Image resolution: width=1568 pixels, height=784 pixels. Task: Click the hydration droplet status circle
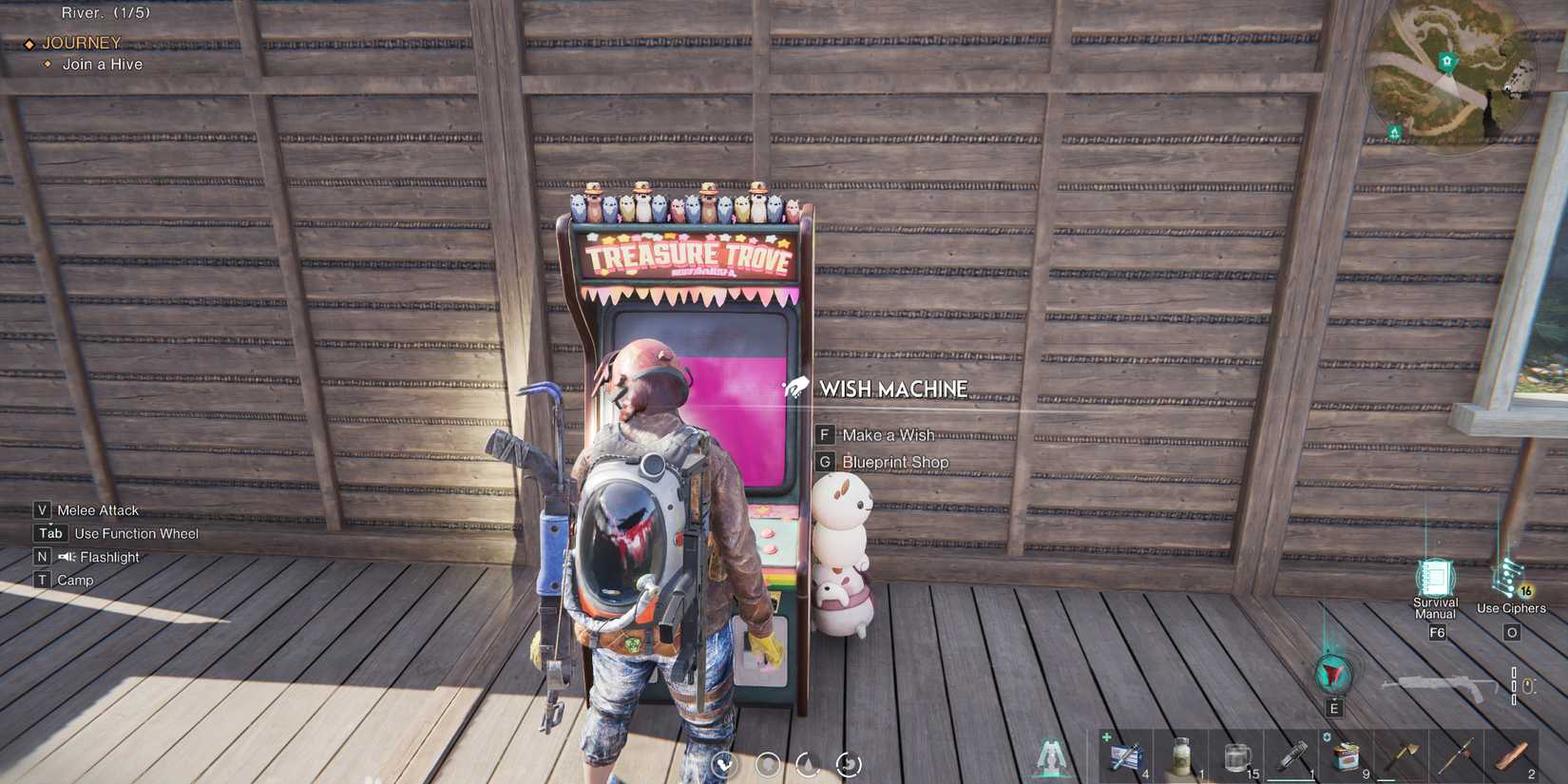[x=807, y=763]
